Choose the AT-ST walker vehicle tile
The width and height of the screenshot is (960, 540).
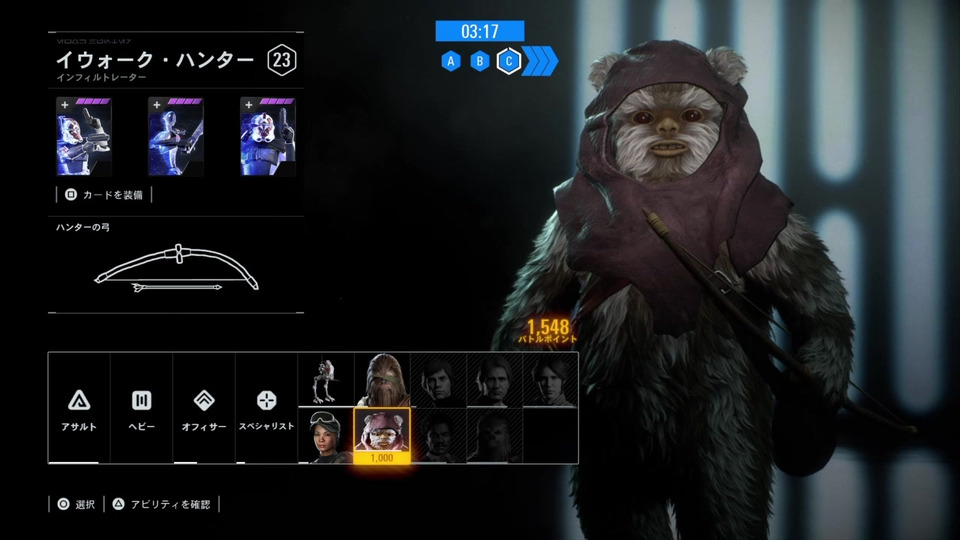[x=325, y=380]
